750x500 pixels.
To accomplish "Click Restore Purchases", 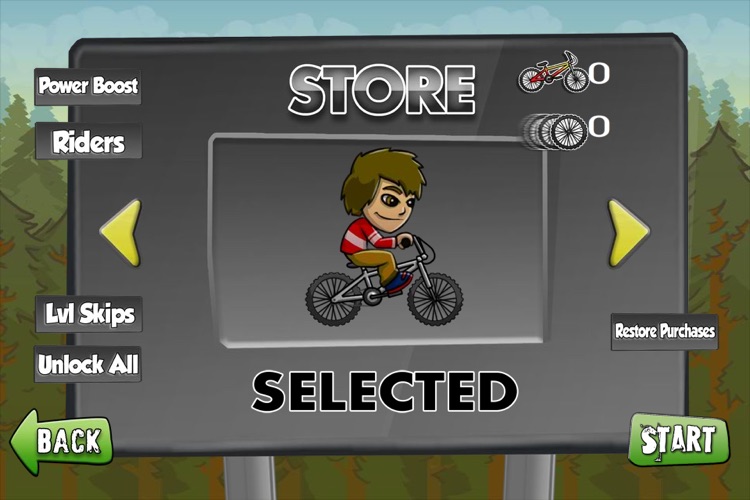I will [x=665, y=331].
